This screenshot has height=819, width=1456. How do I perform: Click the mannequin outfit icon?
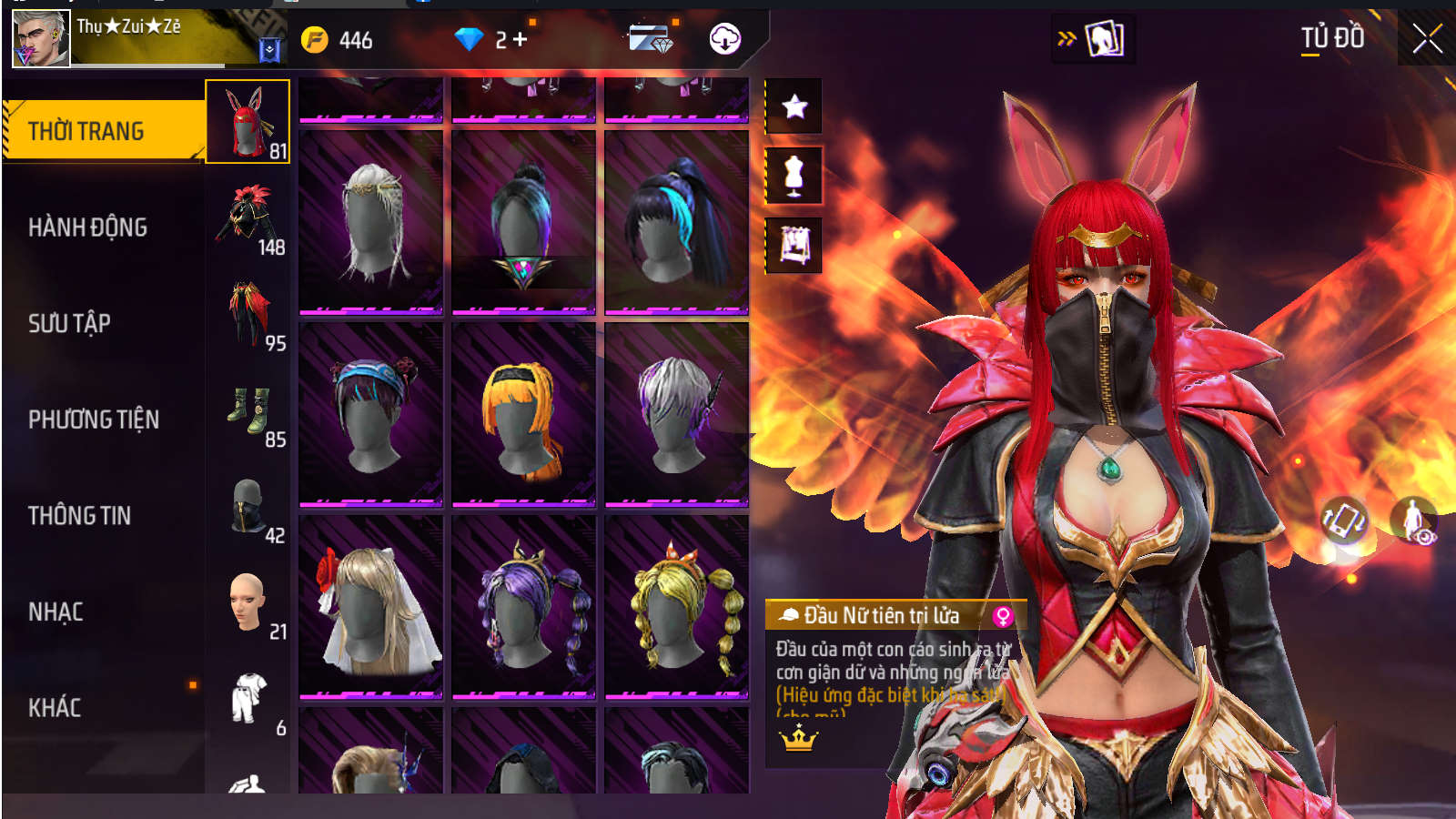794,175
